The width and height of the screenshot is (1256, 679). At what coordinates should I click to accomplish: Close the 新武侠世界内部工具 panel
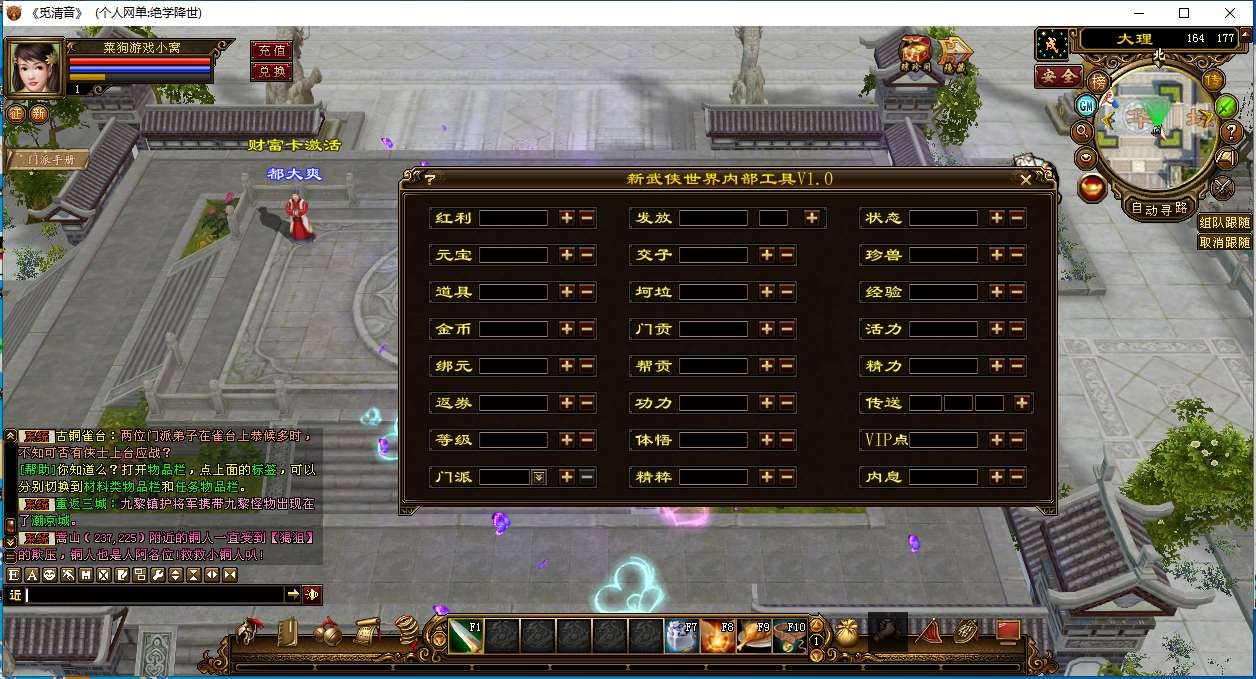[1025, 180]
